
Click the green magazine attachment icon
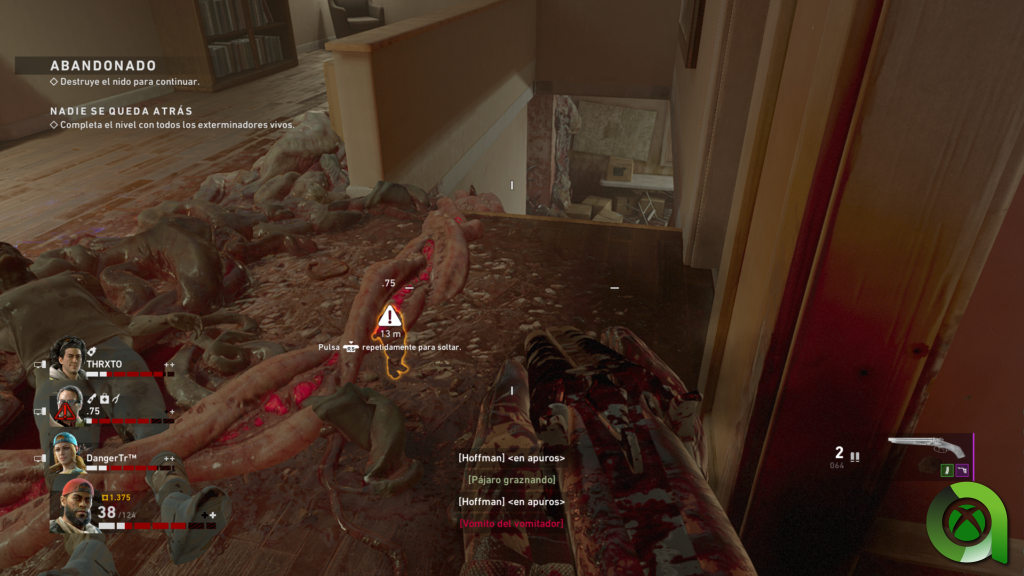point(945,470)
